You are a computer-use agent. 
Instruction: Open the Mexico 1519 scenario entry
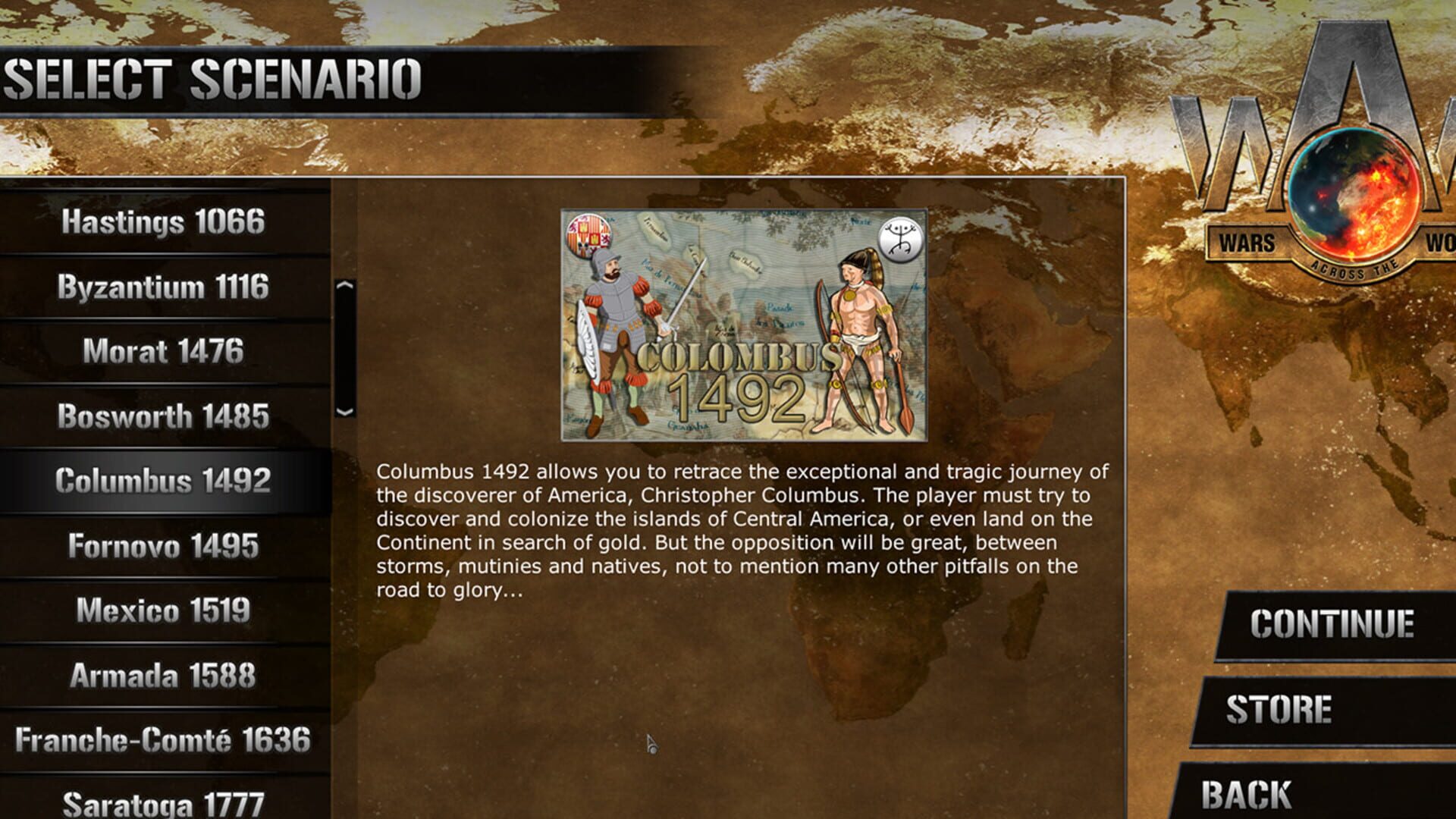[x=163, y=610]
